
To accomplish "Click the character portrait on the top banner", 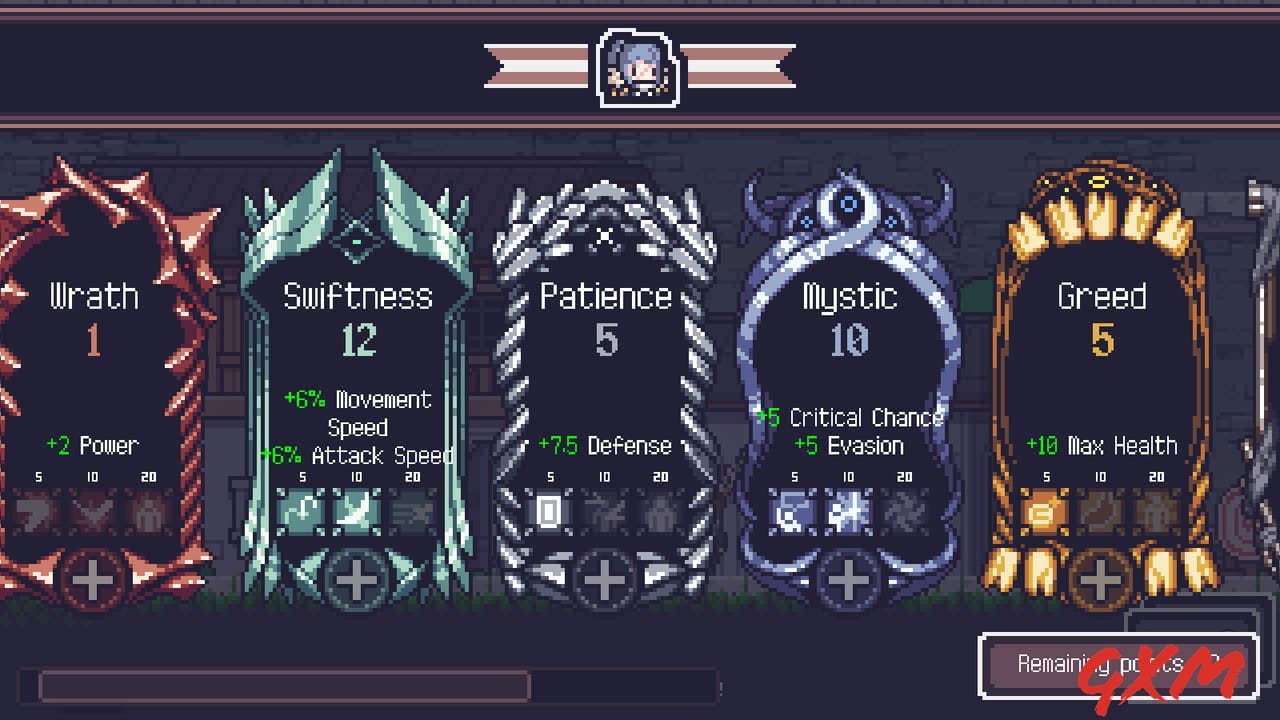I will pyautogui.click(x=639, y=67).
